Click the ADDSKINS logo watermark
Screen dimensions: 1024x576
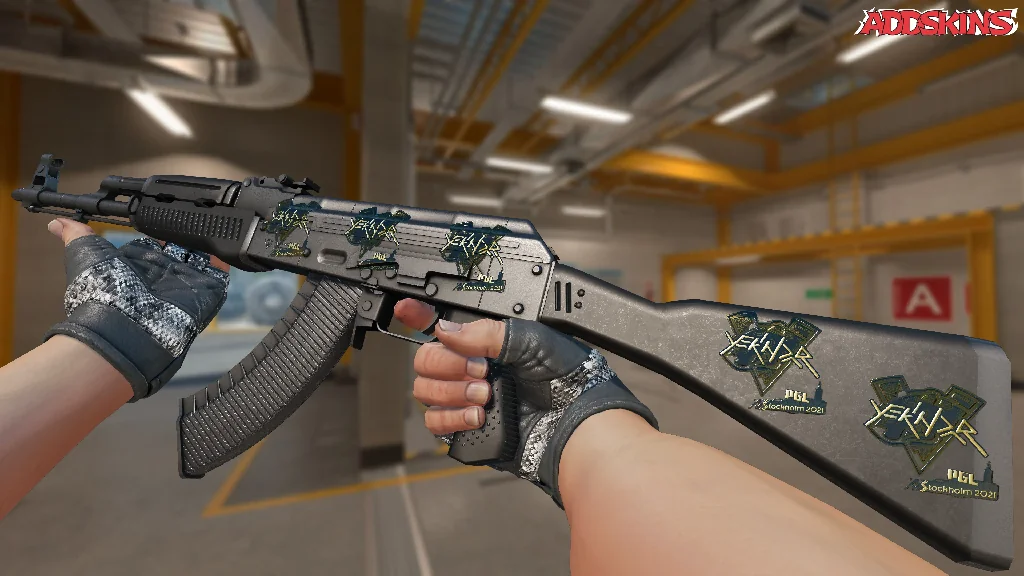point(939,22)
